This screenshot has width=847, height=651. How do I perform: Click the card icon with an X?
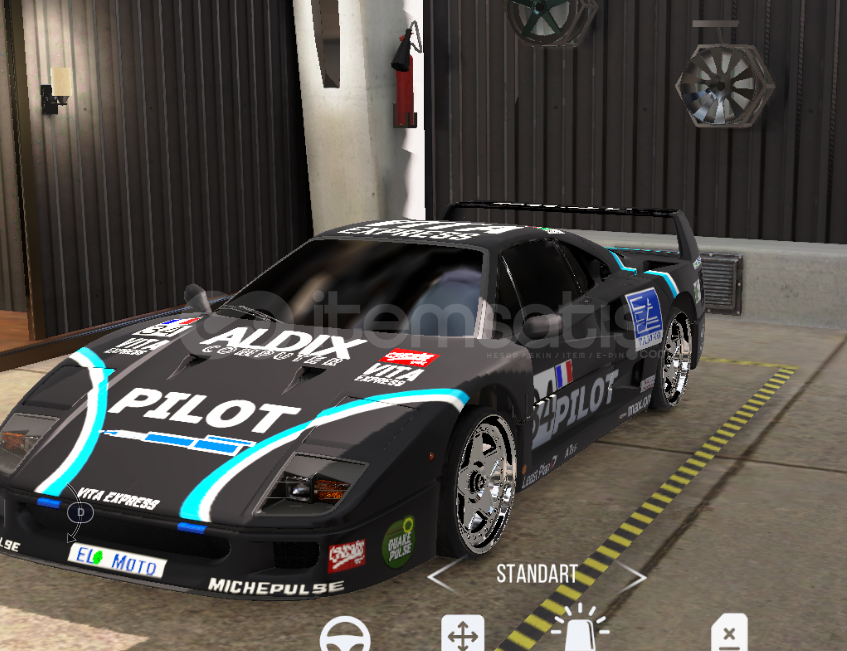[729, 634]
